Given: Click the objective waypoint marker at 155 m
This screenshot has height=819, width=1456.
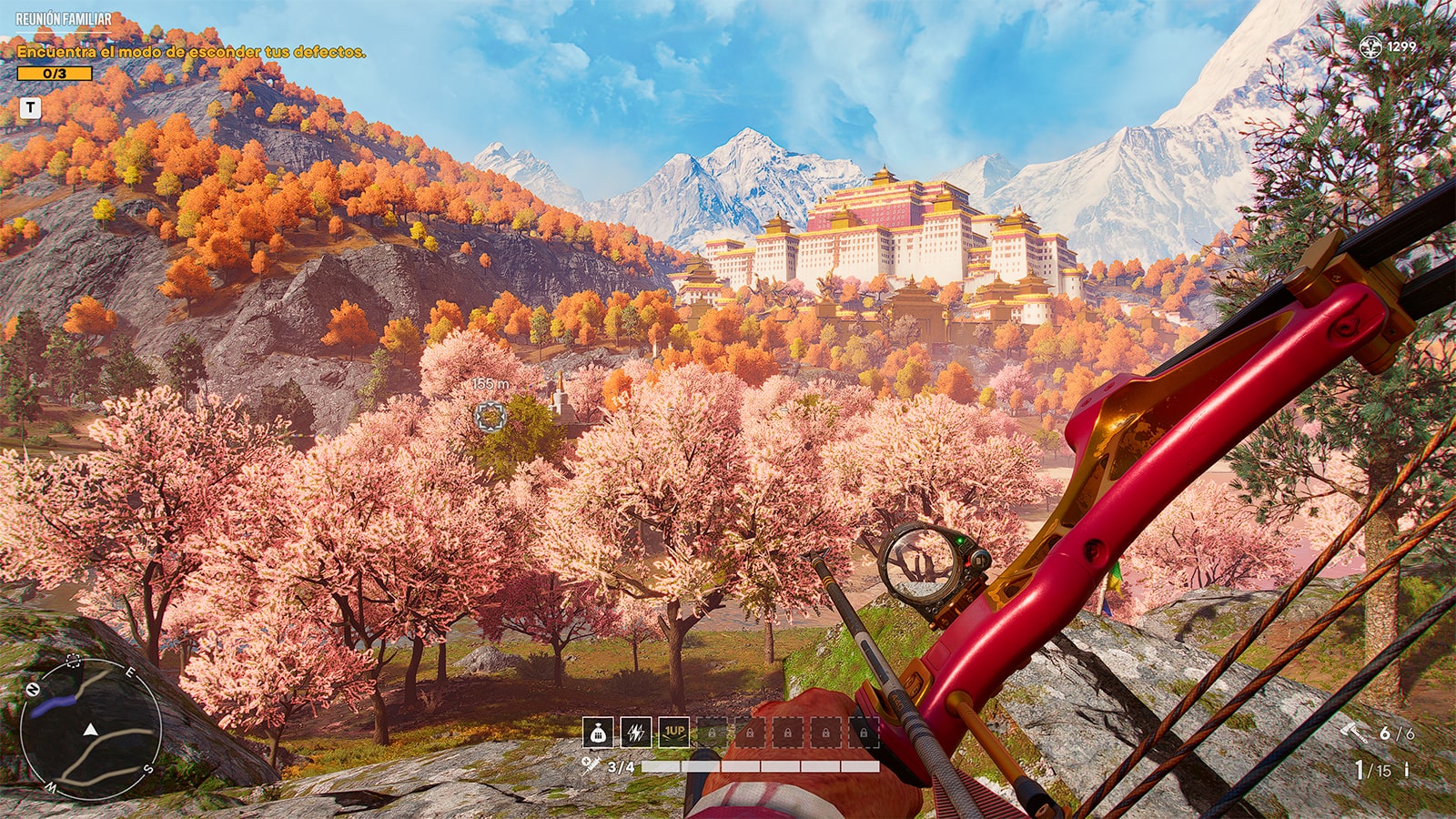Looking at the screenshot, I should [x=490, y=416].
